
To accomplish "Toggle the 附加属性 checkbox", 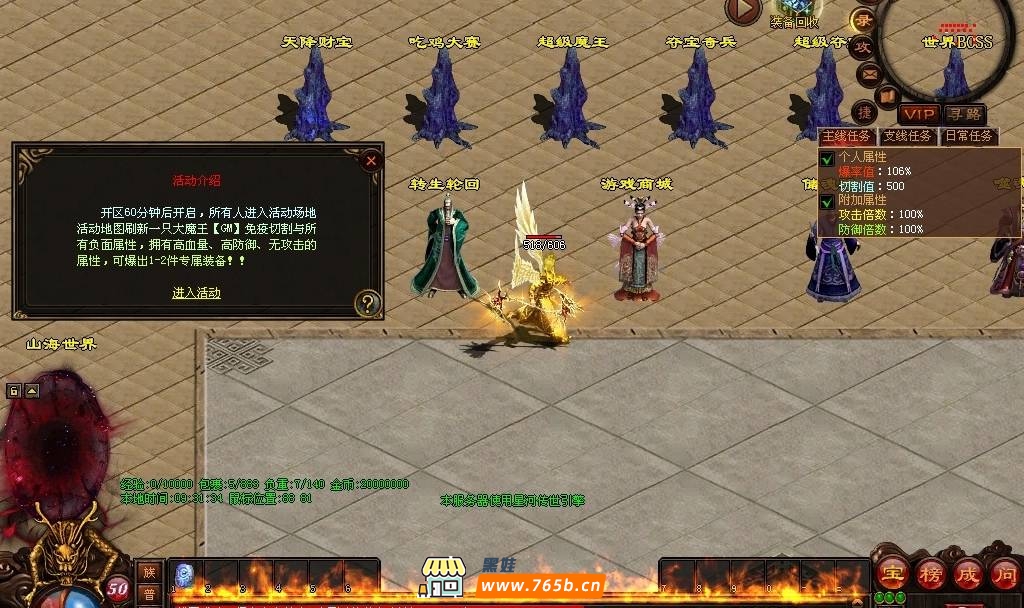I will 827,201.
